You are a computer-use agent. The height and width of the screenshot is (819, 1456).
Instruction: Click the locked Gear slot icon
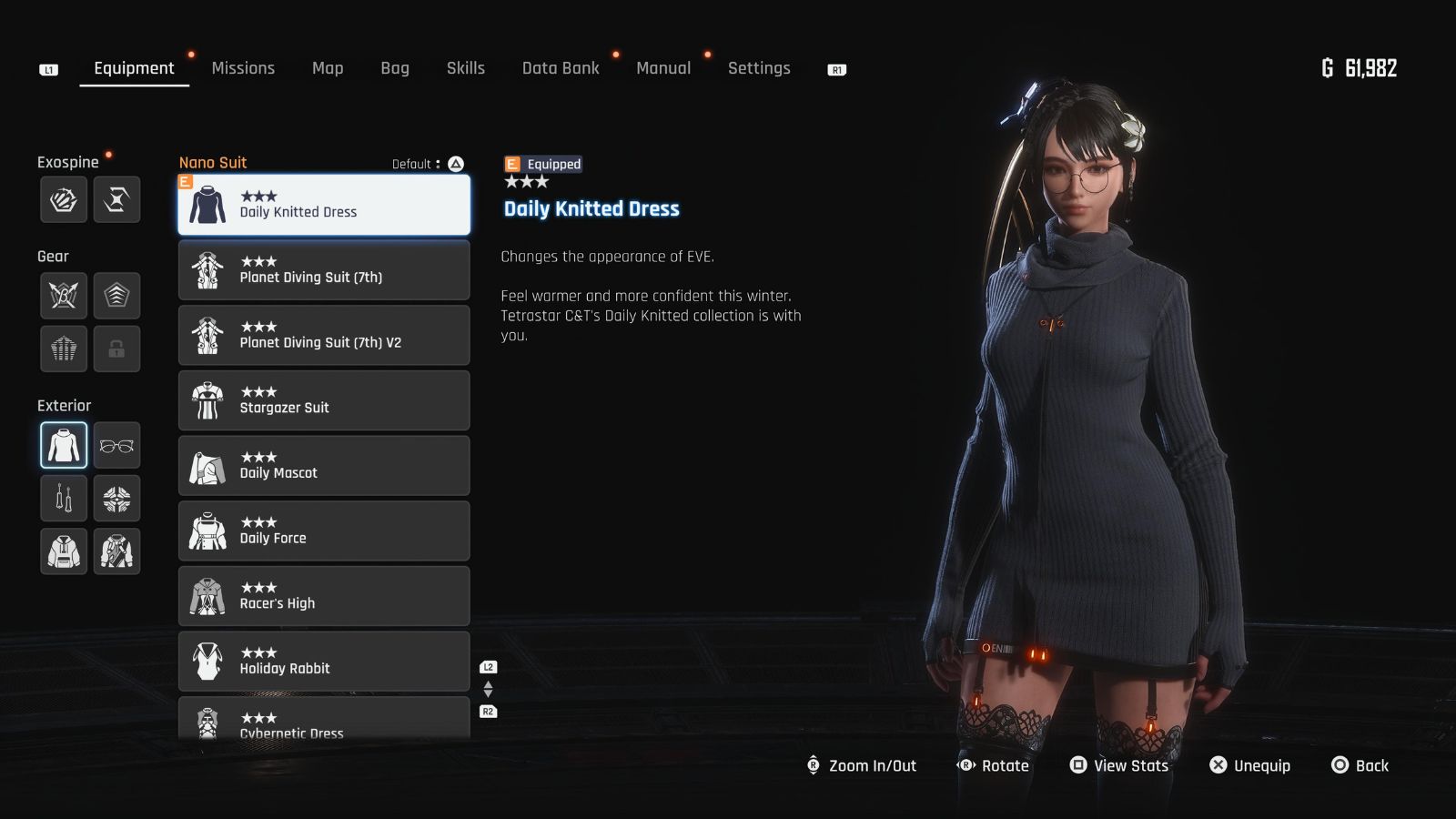pyautogui.click(x=116, y=348)
